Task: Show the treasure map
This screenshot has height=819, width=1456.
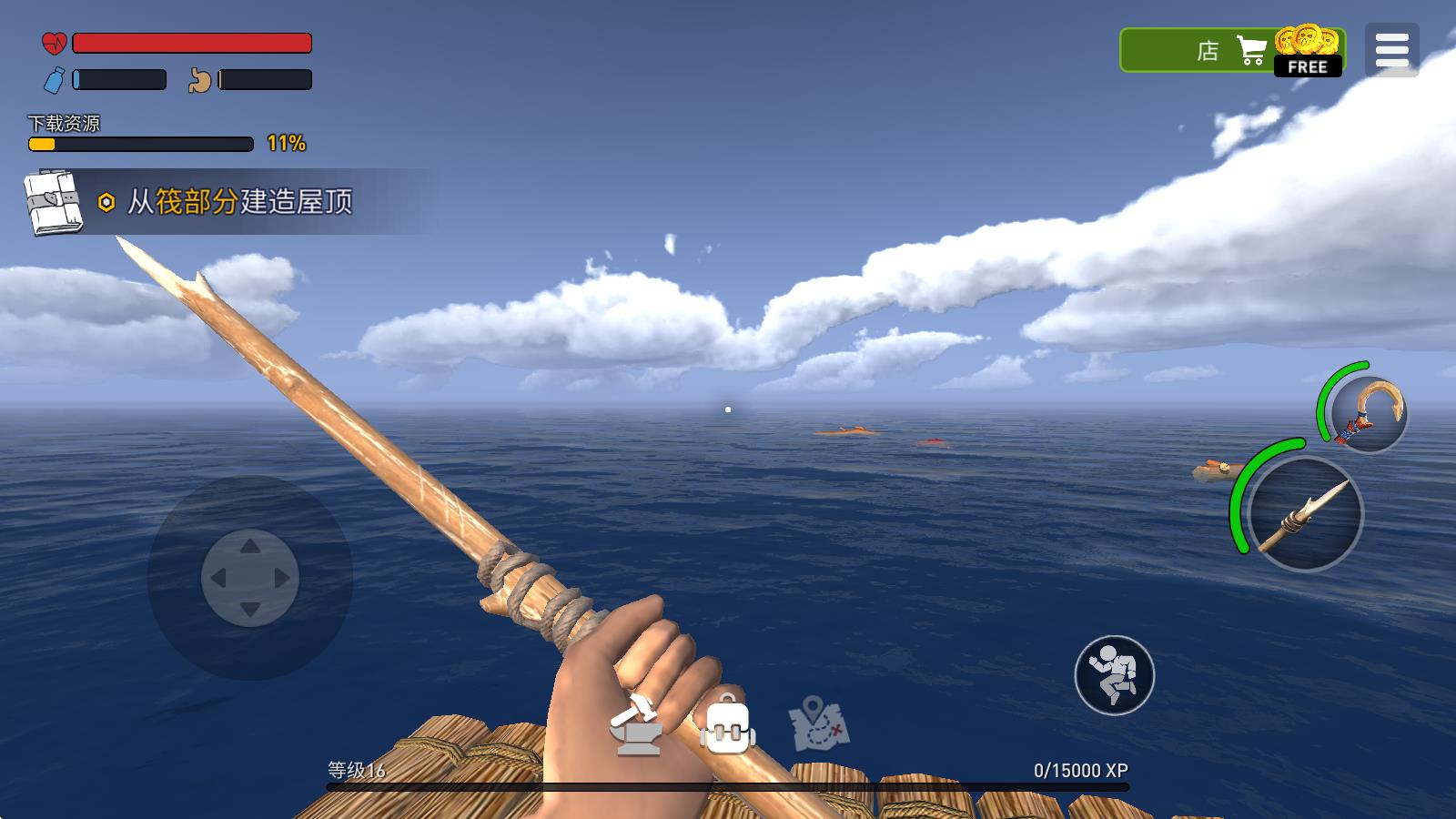Action: point(818,725)
